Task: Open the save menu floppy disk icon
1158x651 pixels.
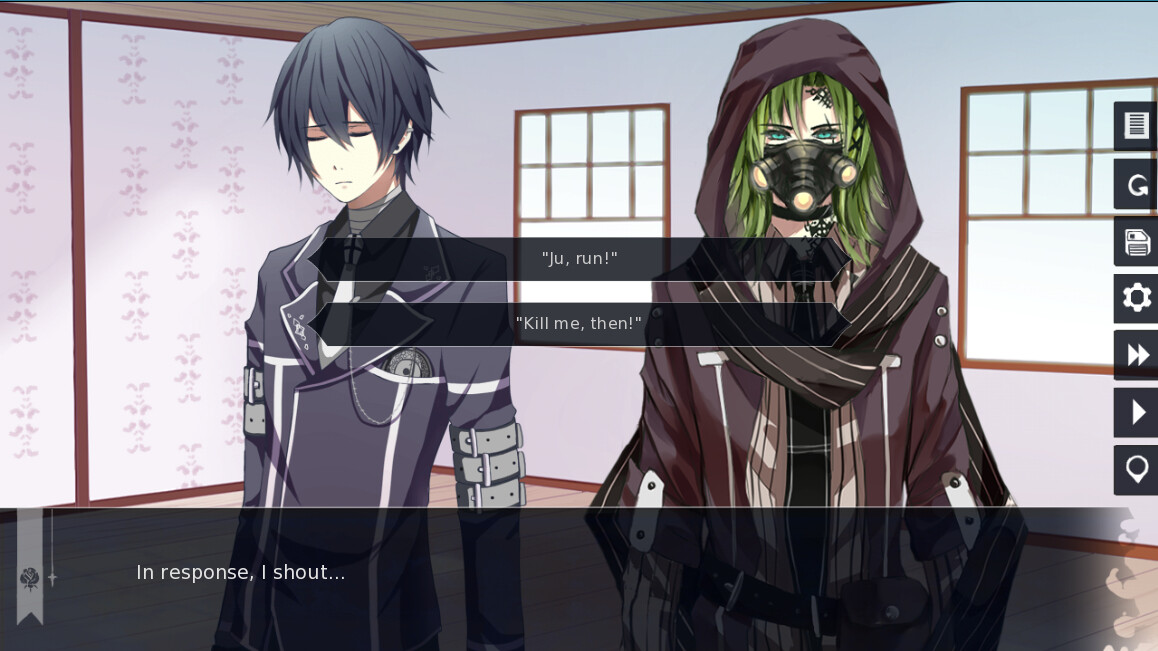Action: coord(1136,242)
